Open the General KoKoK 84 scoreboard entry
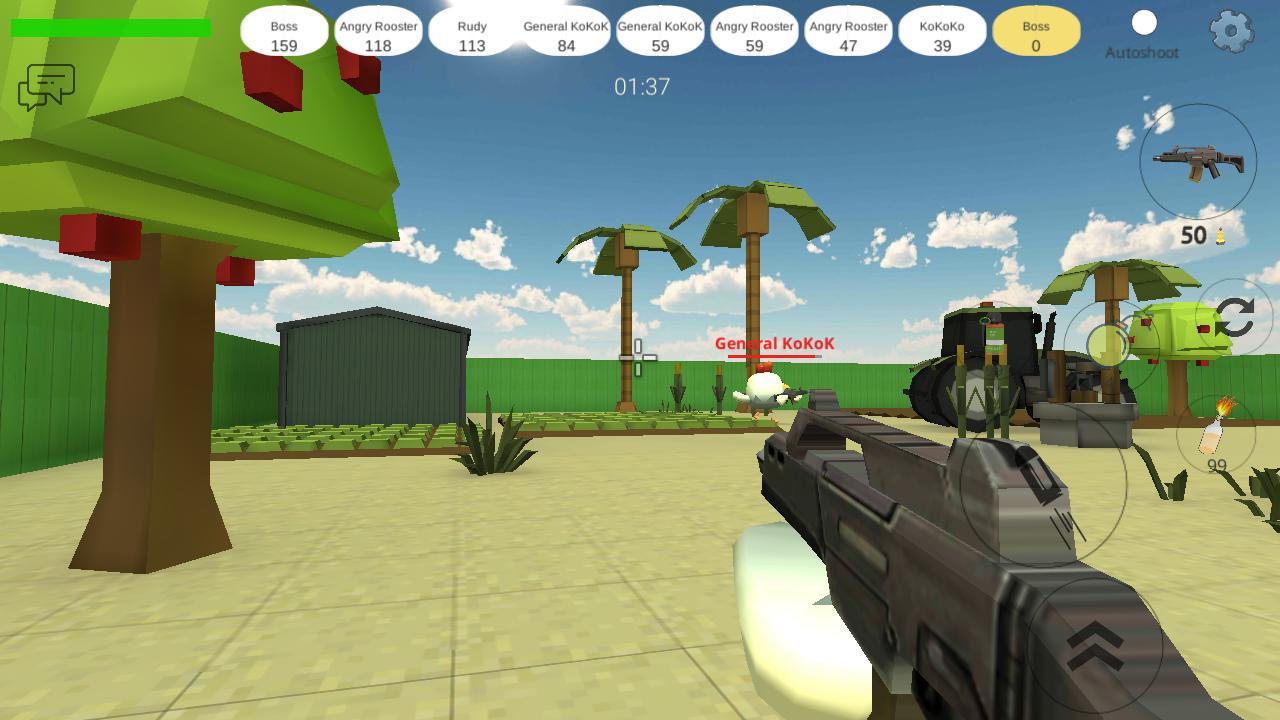 click(x=566, y=31)
